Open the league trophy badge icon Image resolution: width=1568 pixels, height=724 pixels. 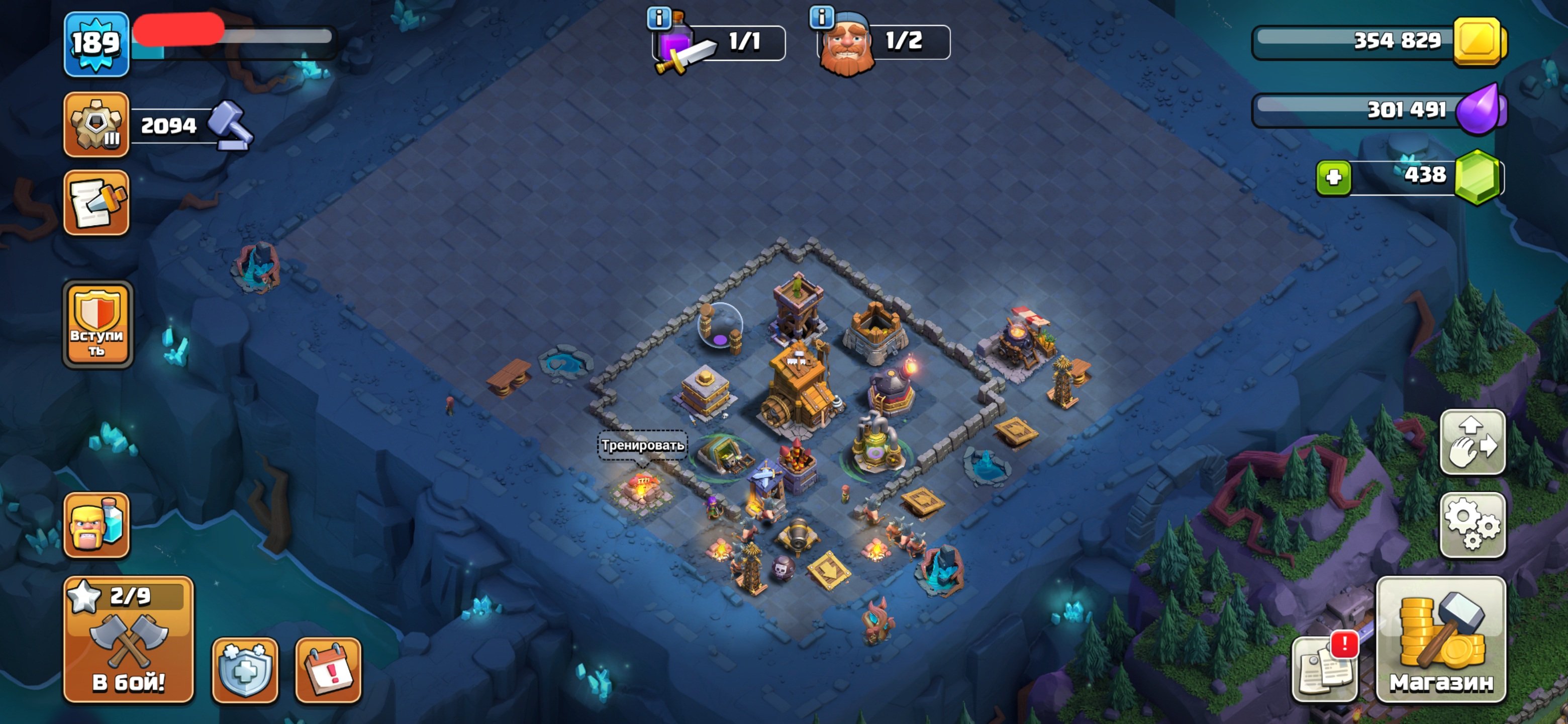pos(97,125)
